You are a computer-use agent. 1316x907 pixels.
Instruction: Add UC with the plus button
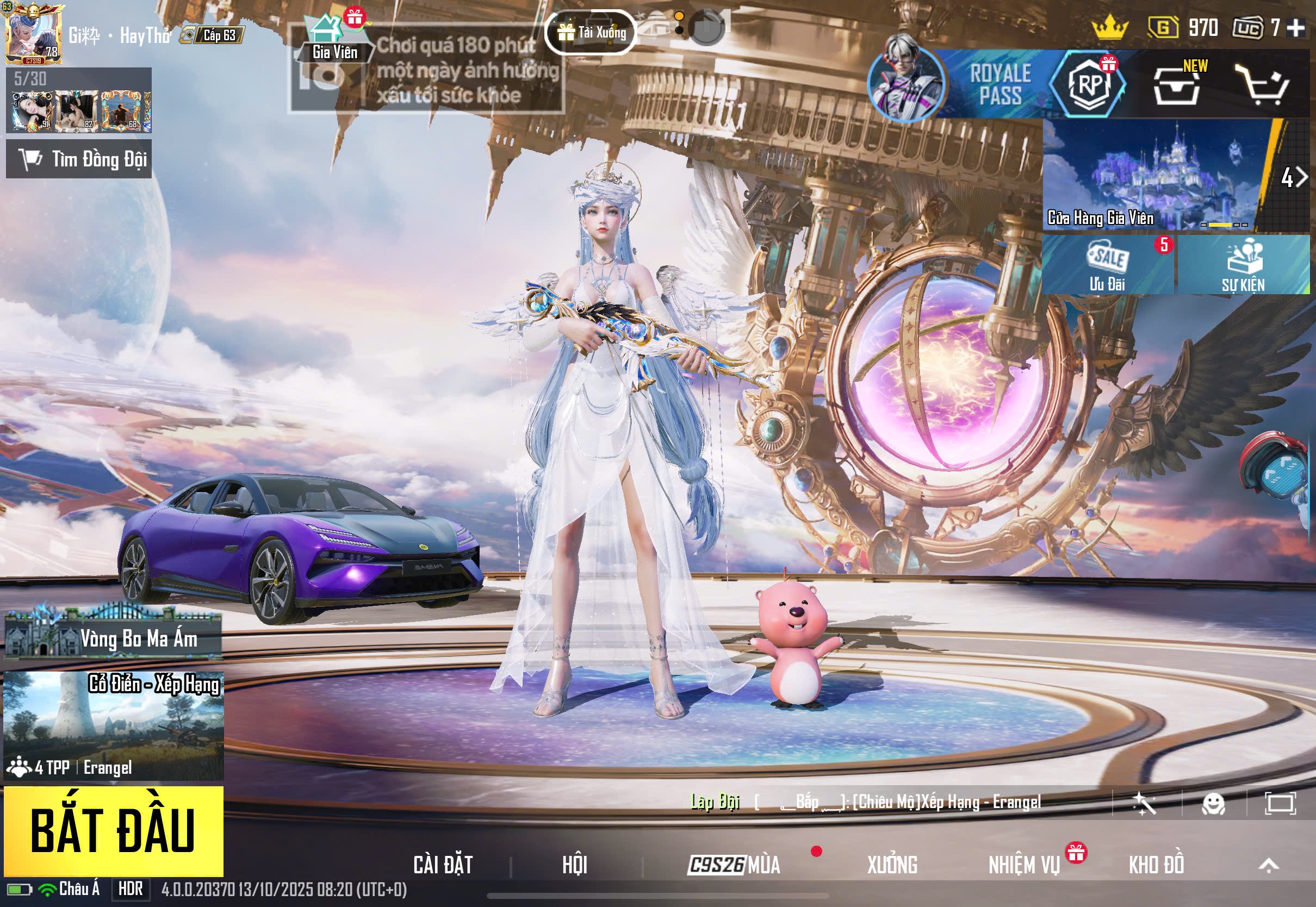click(x=1296, y=27)
